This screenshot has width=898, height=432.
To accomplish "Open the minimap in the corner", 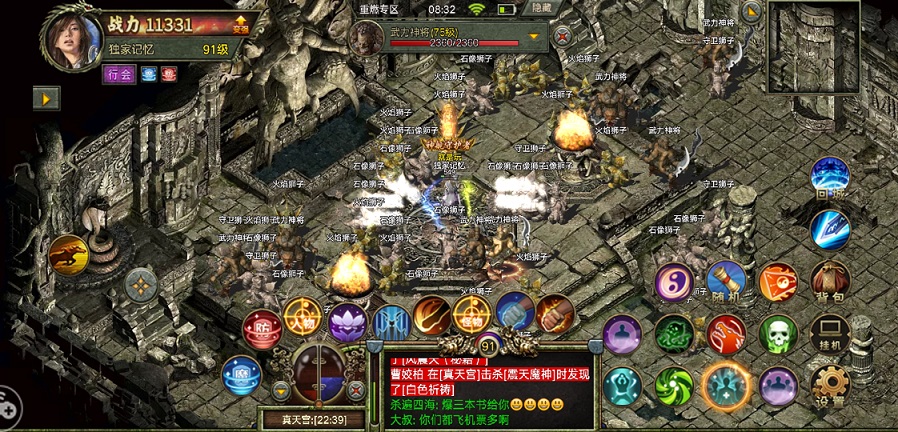I will pyautogui.click(x=812, y=46).
